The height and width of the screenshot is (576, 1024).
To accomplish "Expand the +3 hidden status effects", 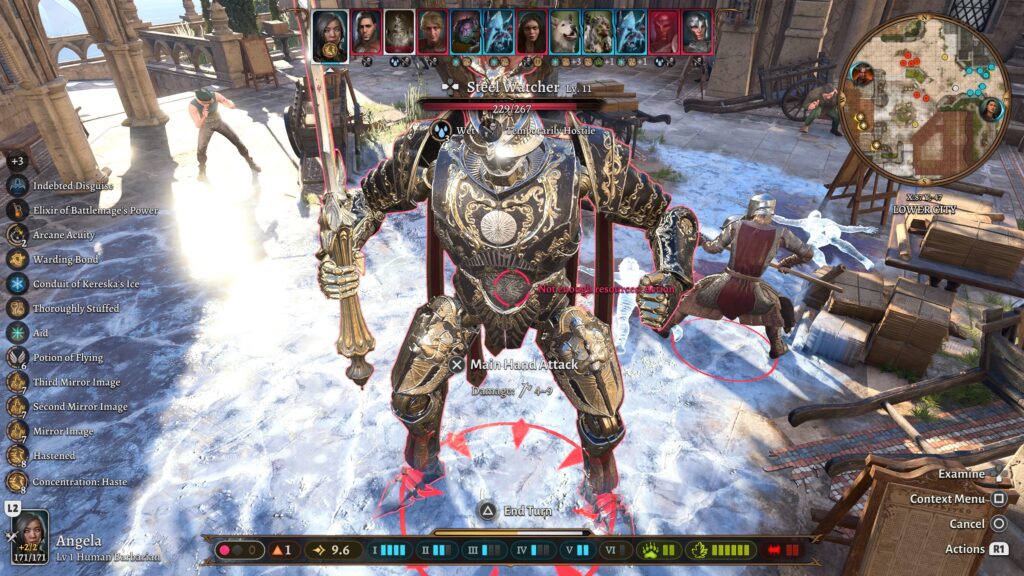I will tap(17, 161).
